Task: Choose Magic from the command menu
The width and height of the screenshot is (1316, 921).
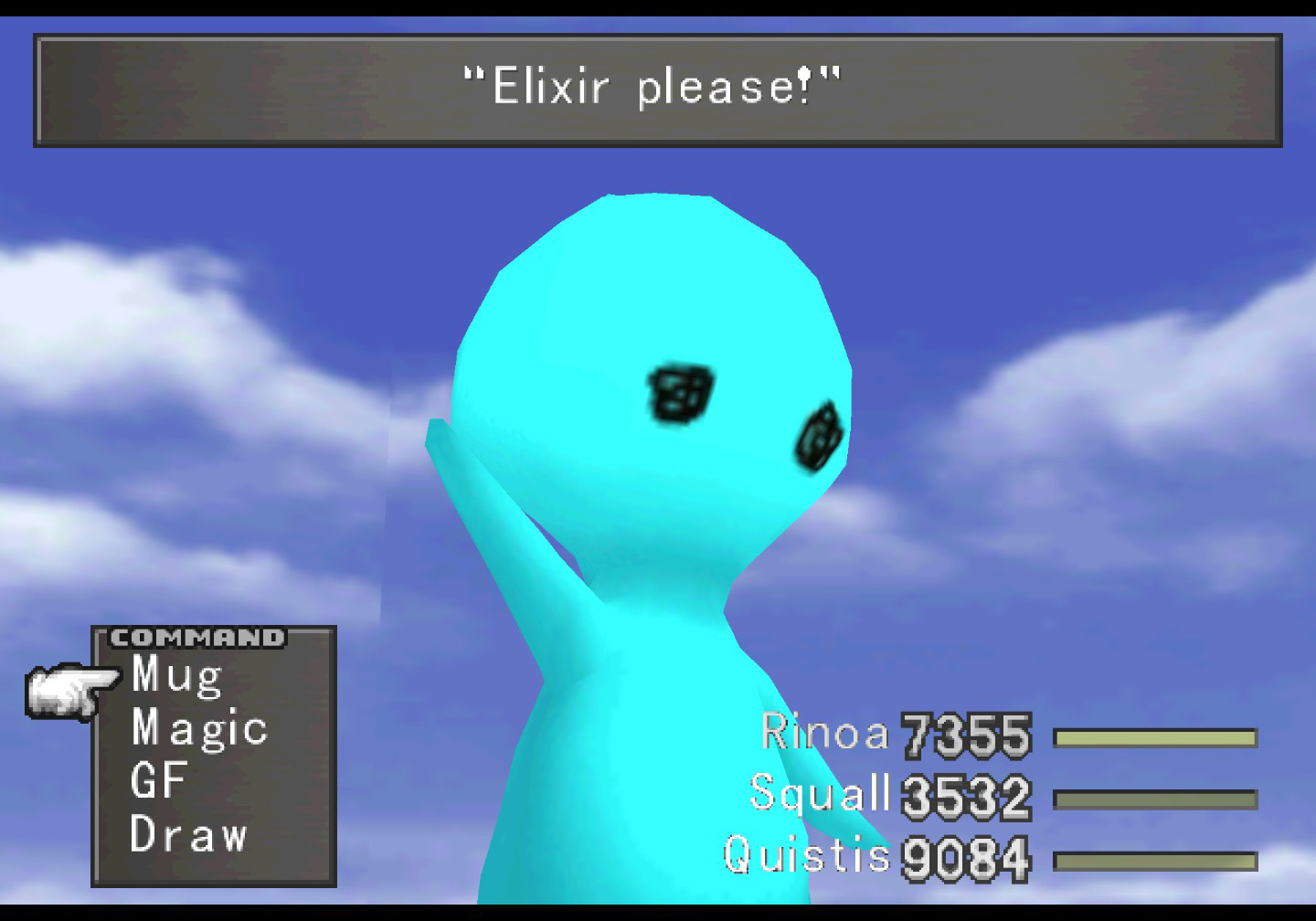Action: pyautogui.click(x=199, y=729)
